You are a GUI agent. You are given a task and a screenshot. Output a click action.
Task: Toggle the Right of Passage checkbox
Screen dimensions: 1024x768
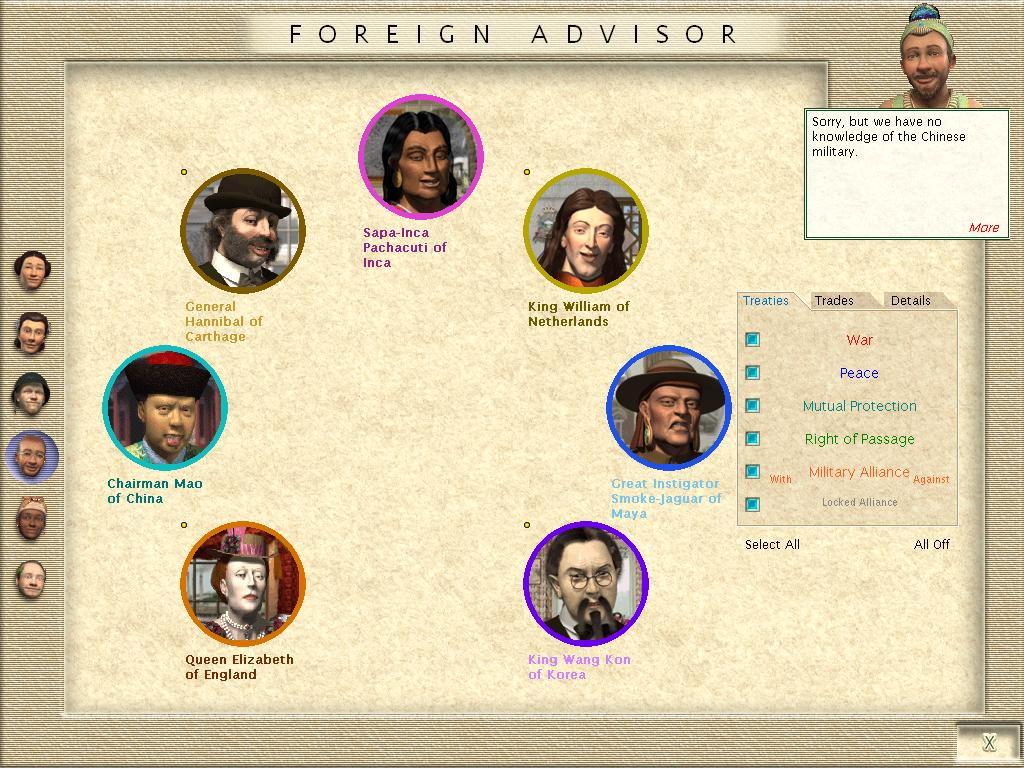[752, 439]
